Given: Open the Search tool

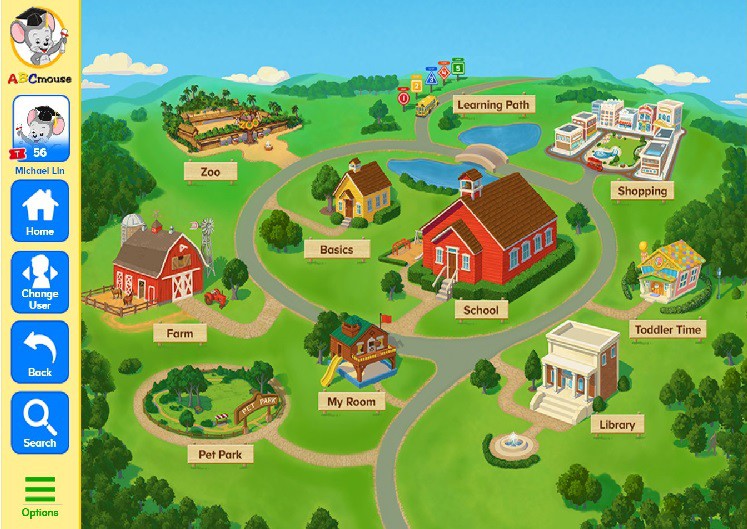Looking at the screenshot, I should [x=40, y=423].
